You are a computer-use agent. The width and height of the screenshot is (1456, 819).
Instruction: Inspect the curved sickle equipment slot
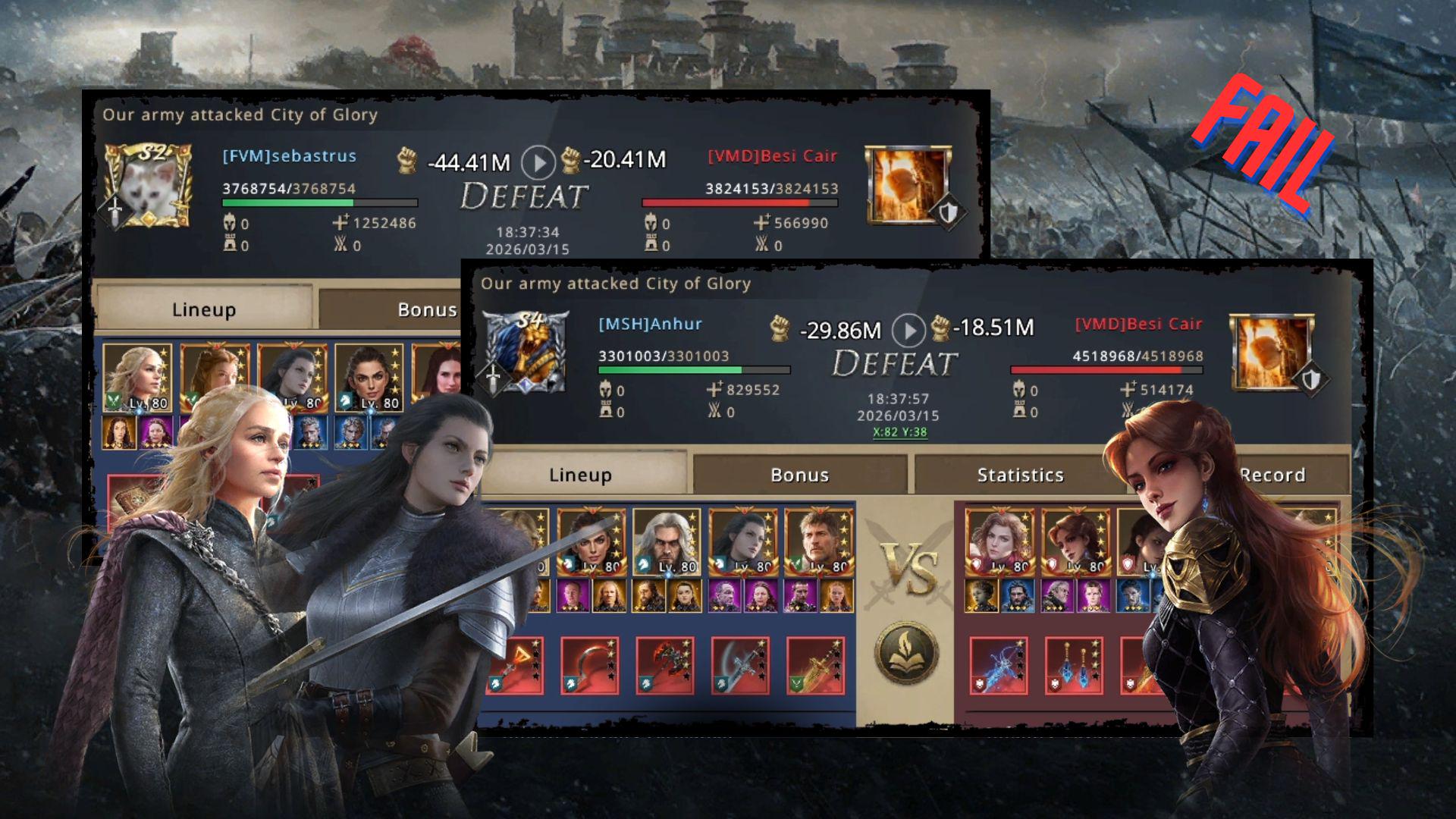click(x=590, y=666)
